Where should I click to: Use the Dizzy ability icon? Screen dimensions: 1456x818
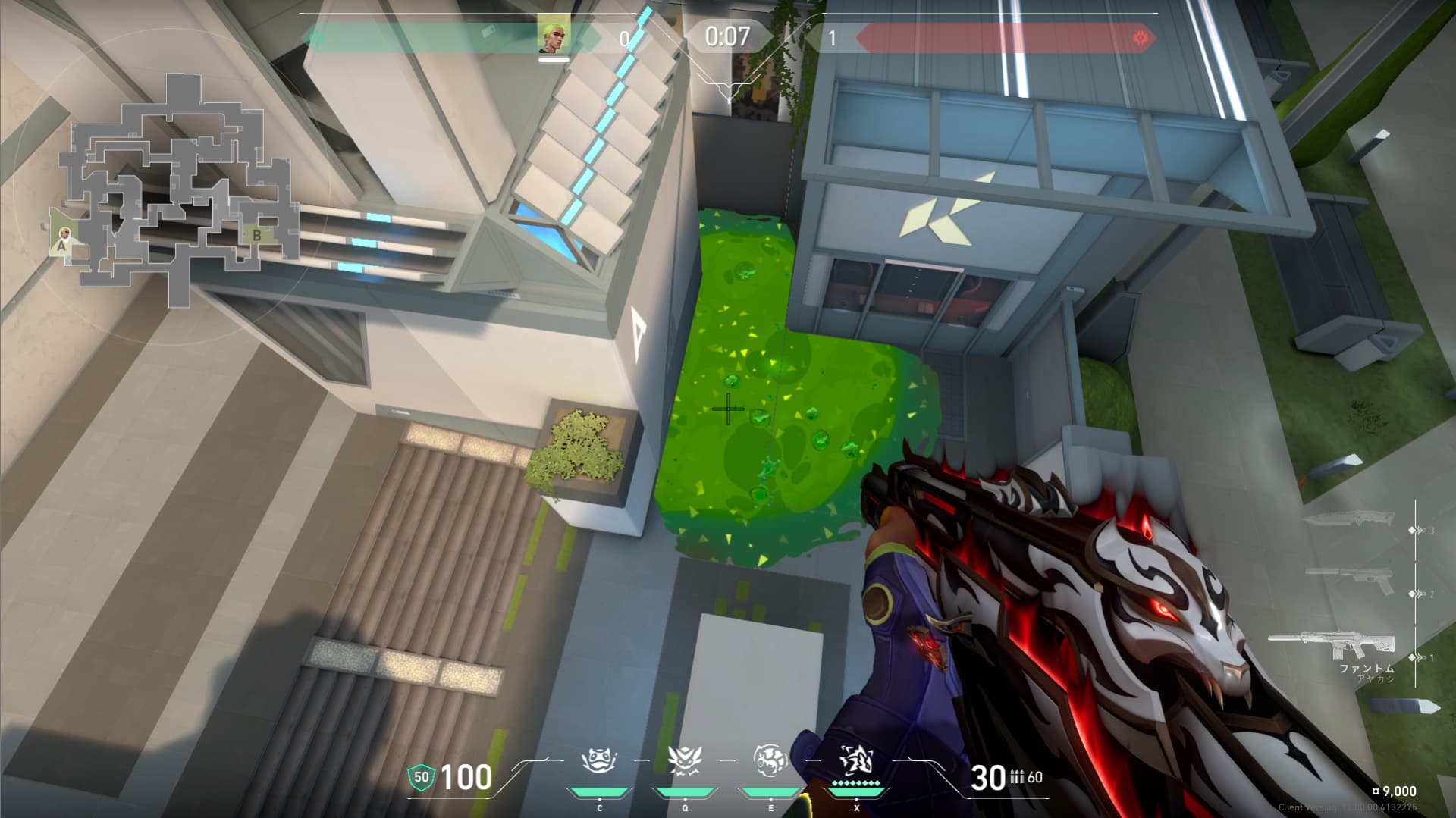770,760
